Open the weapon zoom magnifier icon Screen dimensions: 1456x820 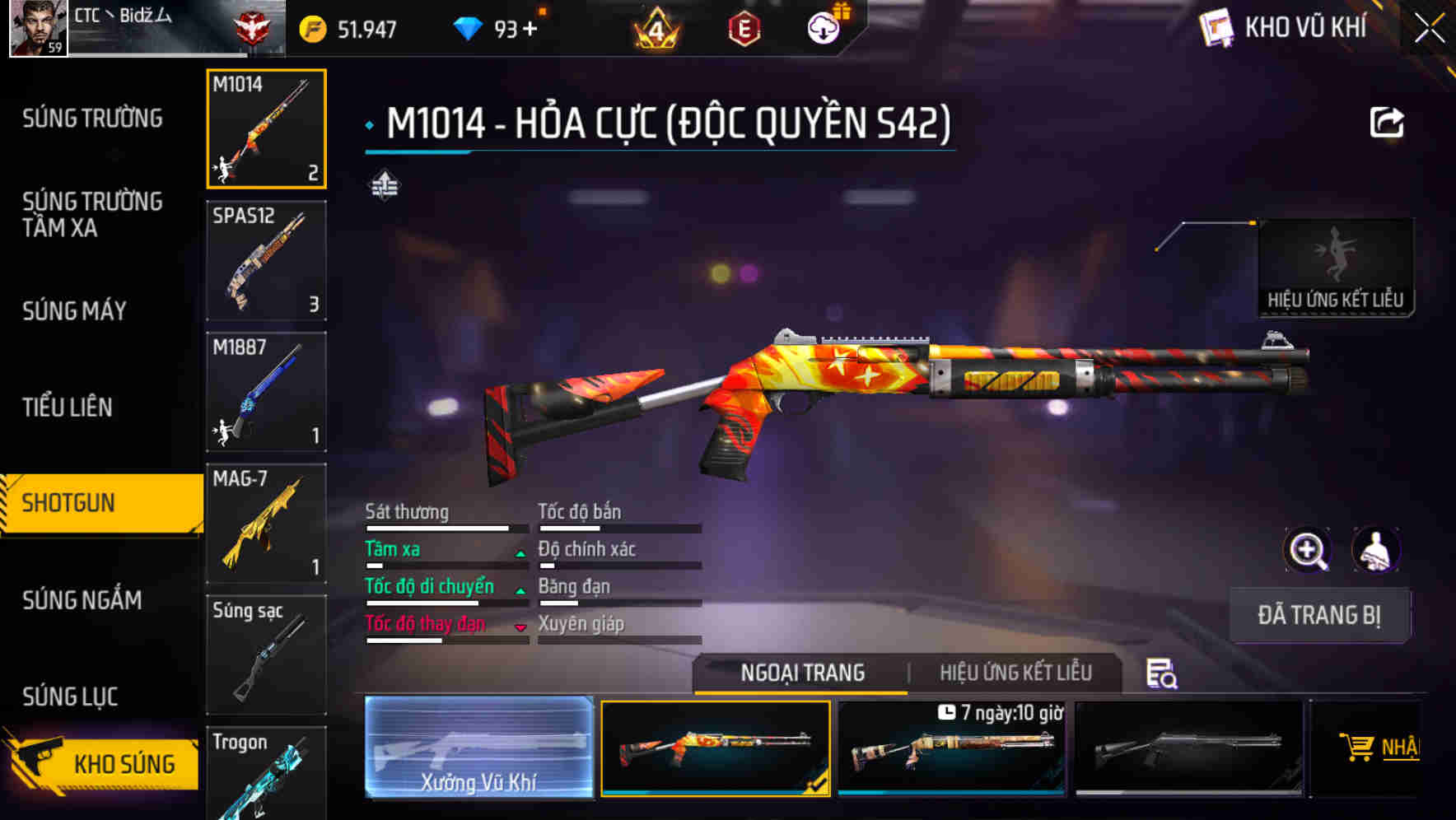click(1309, 550)
